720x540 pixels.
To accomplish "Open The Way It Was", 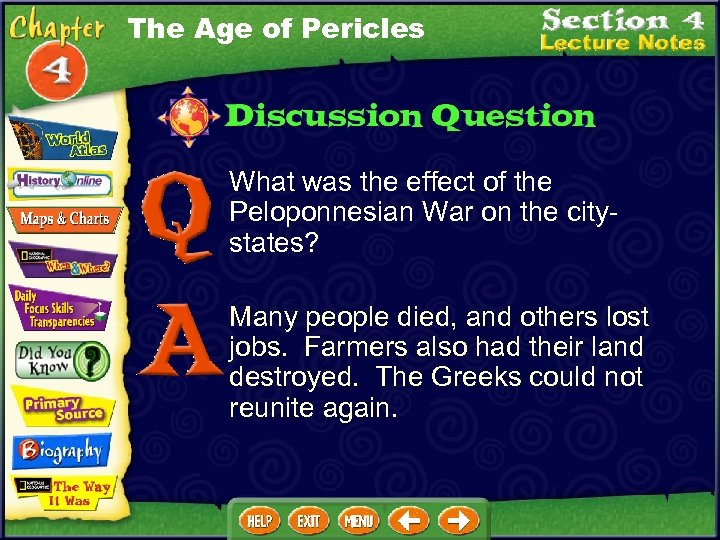I will (62, 493).
